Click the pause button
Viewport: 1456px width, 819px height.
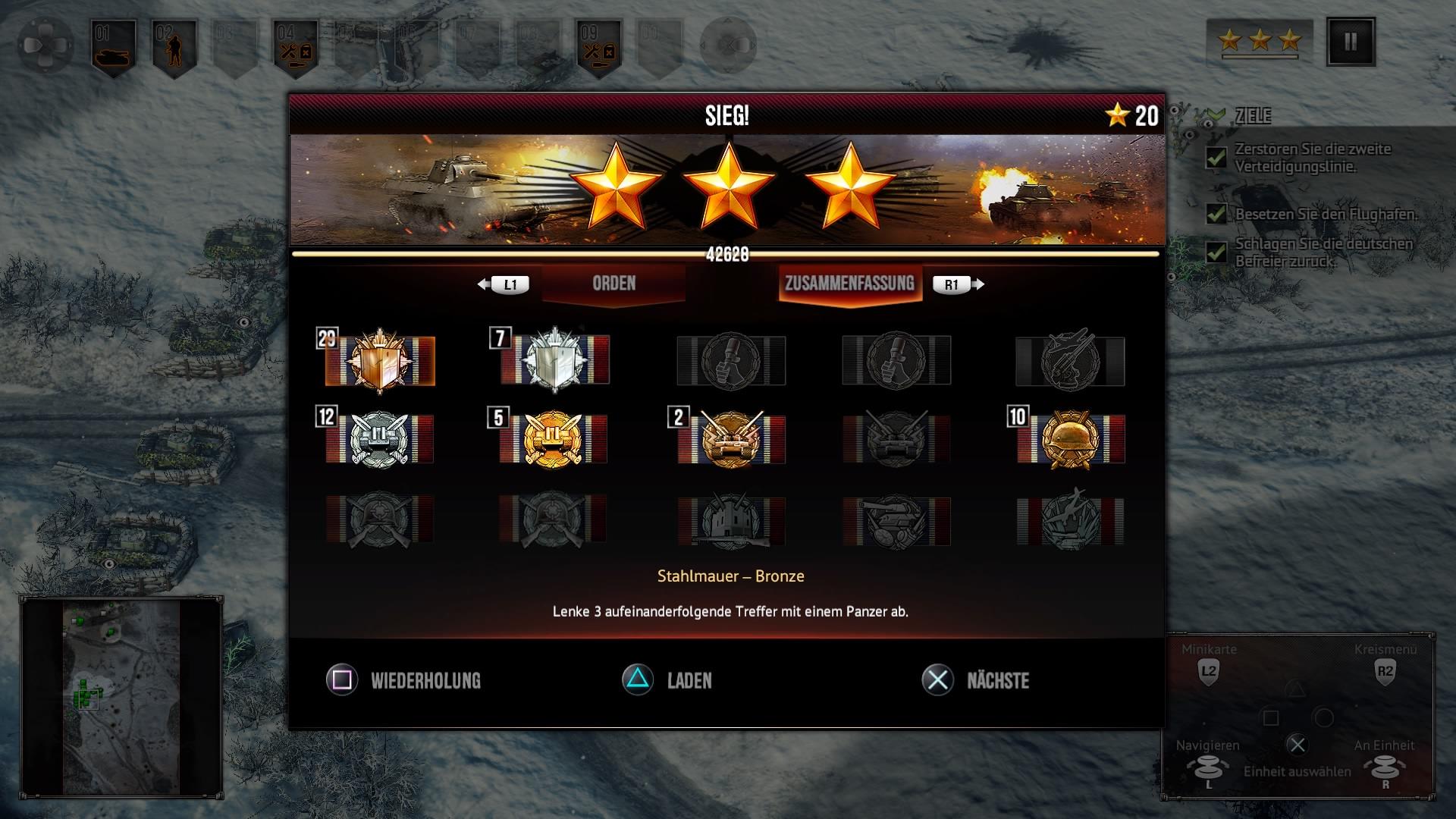coord(1351,42)
